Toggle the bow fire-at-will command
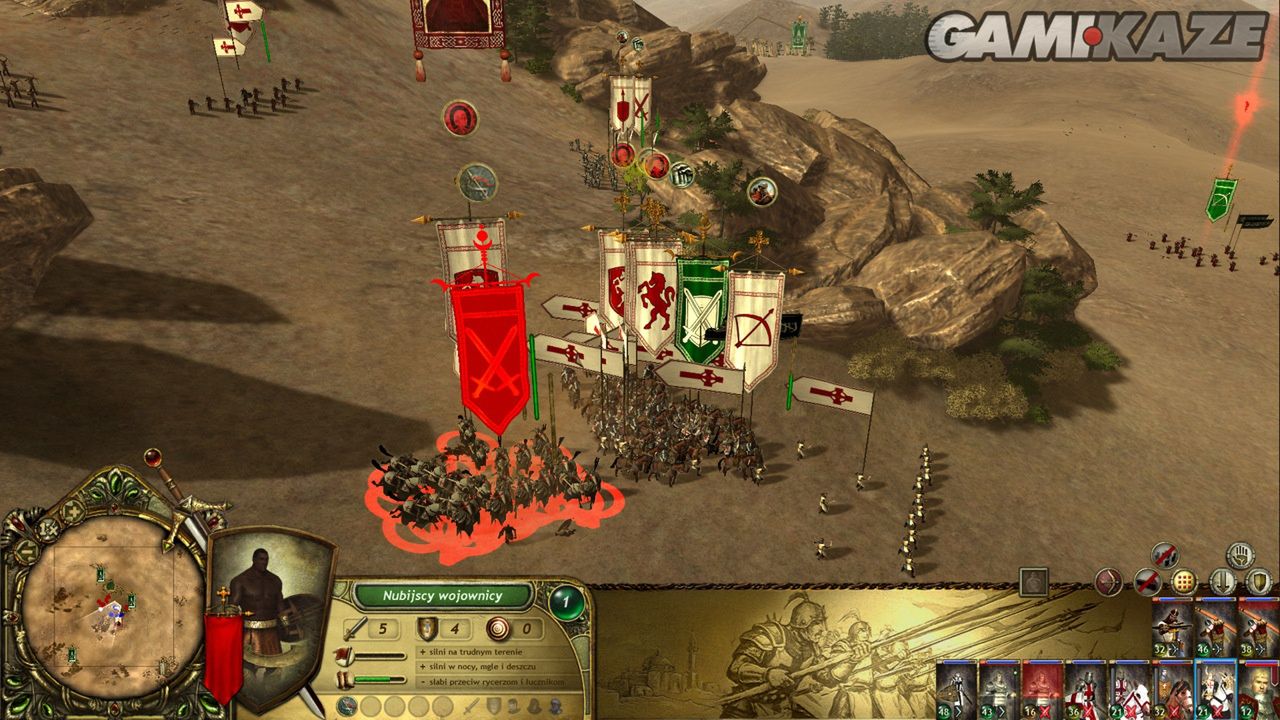Screen dimensions: 1280x720 [x=1107, y=581]
